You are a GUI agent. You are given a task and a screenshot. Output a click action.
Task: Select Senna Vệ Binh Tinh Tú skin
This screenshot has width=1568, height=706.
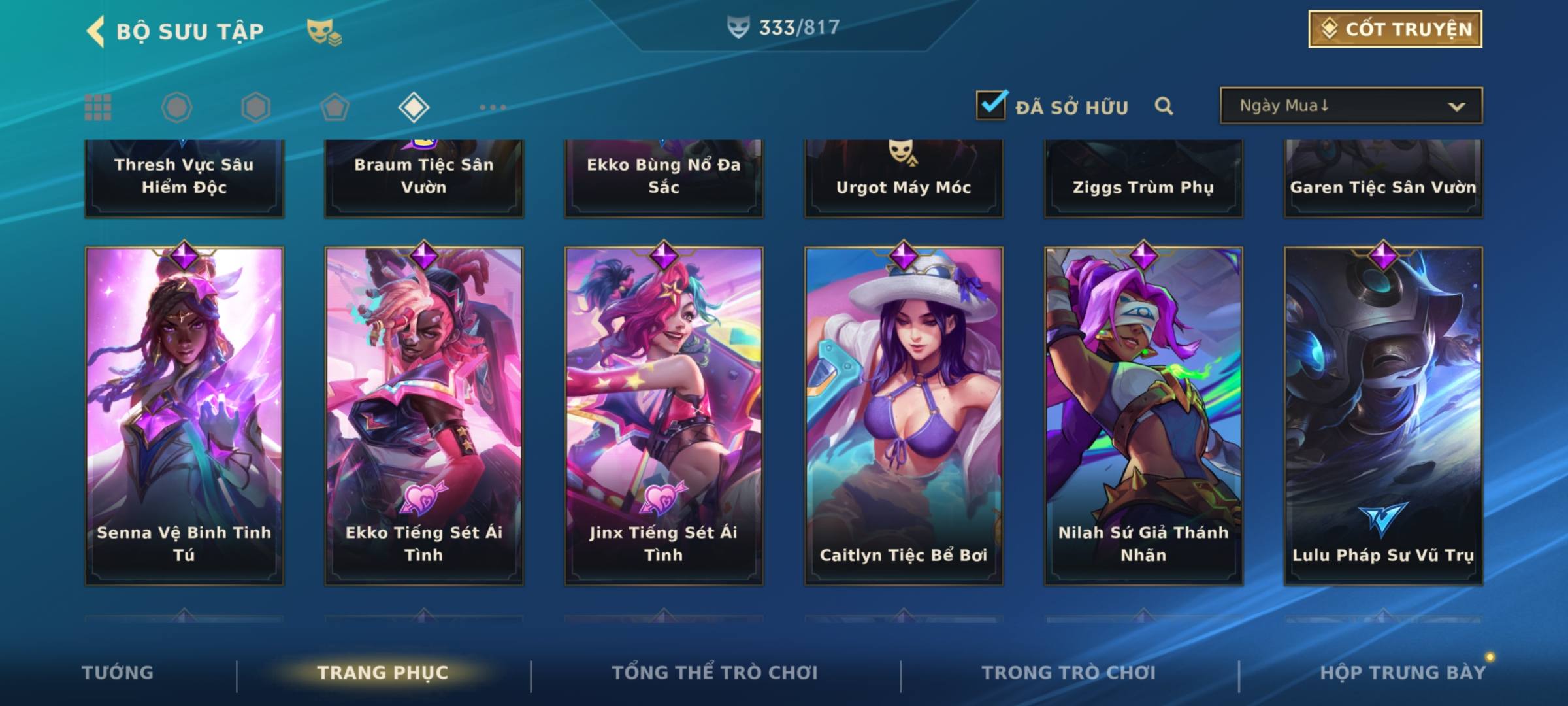tap(184, 416)
